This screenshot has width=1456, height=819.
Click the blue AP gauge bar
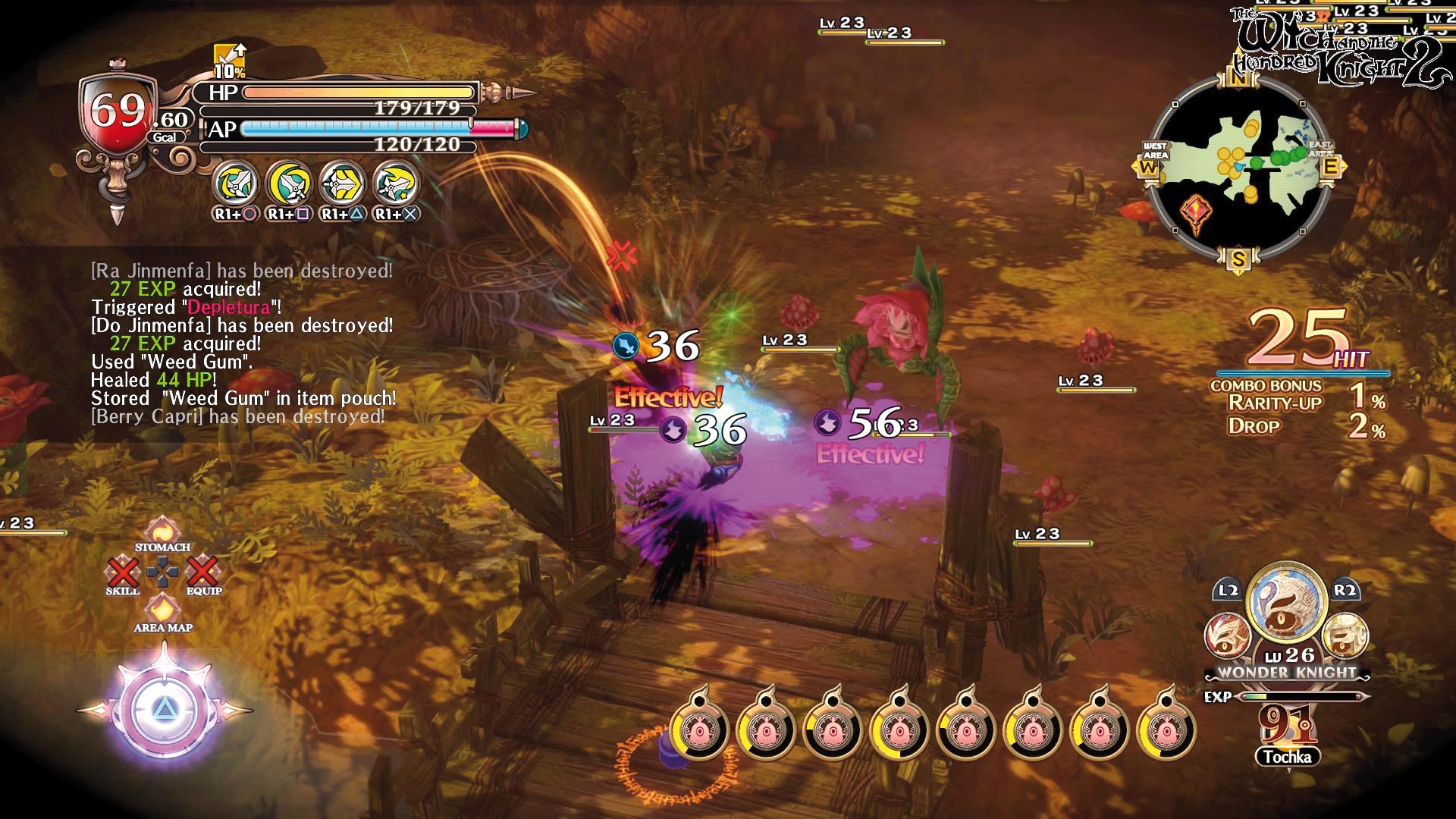(x=354, y=127)
